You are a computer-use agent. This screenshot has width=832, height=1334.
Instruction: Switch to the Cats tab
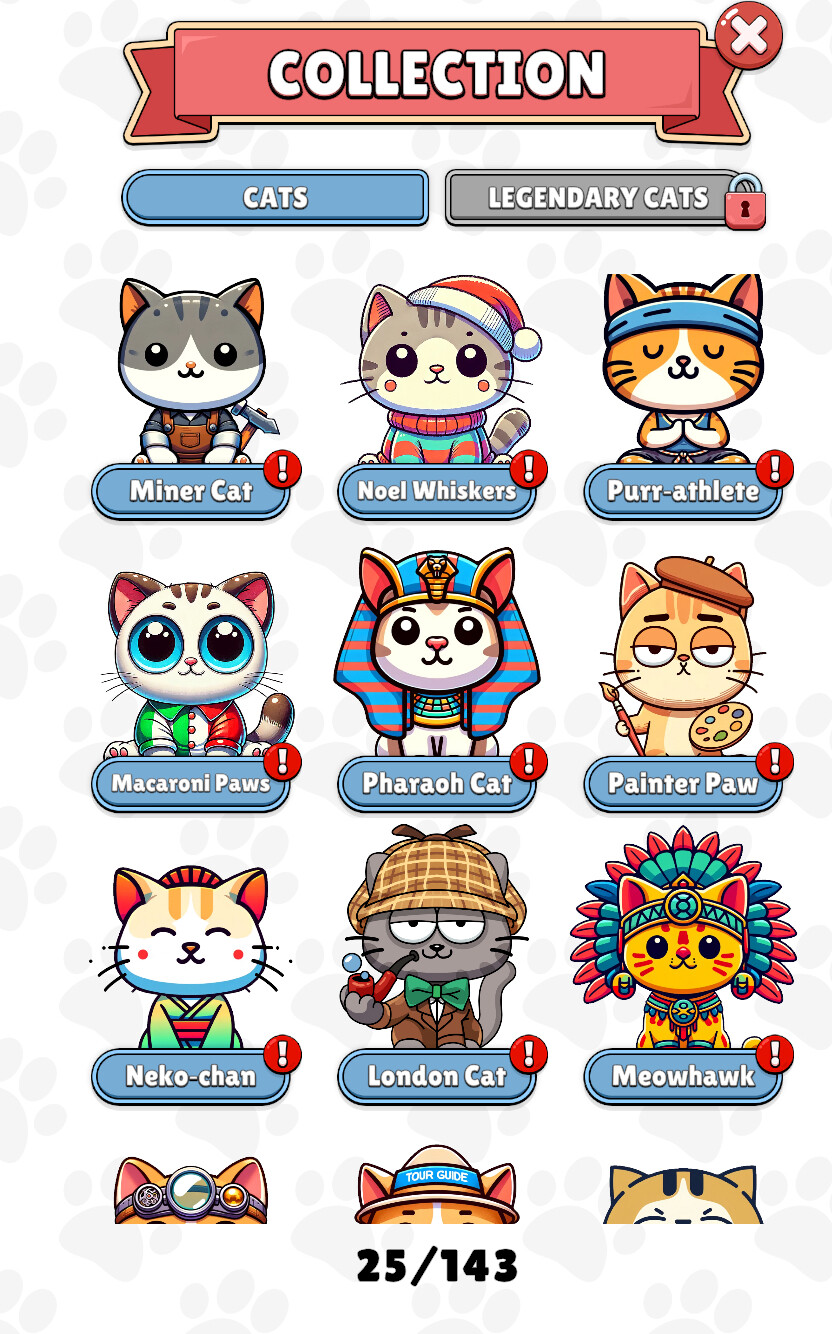coord(275,197)
